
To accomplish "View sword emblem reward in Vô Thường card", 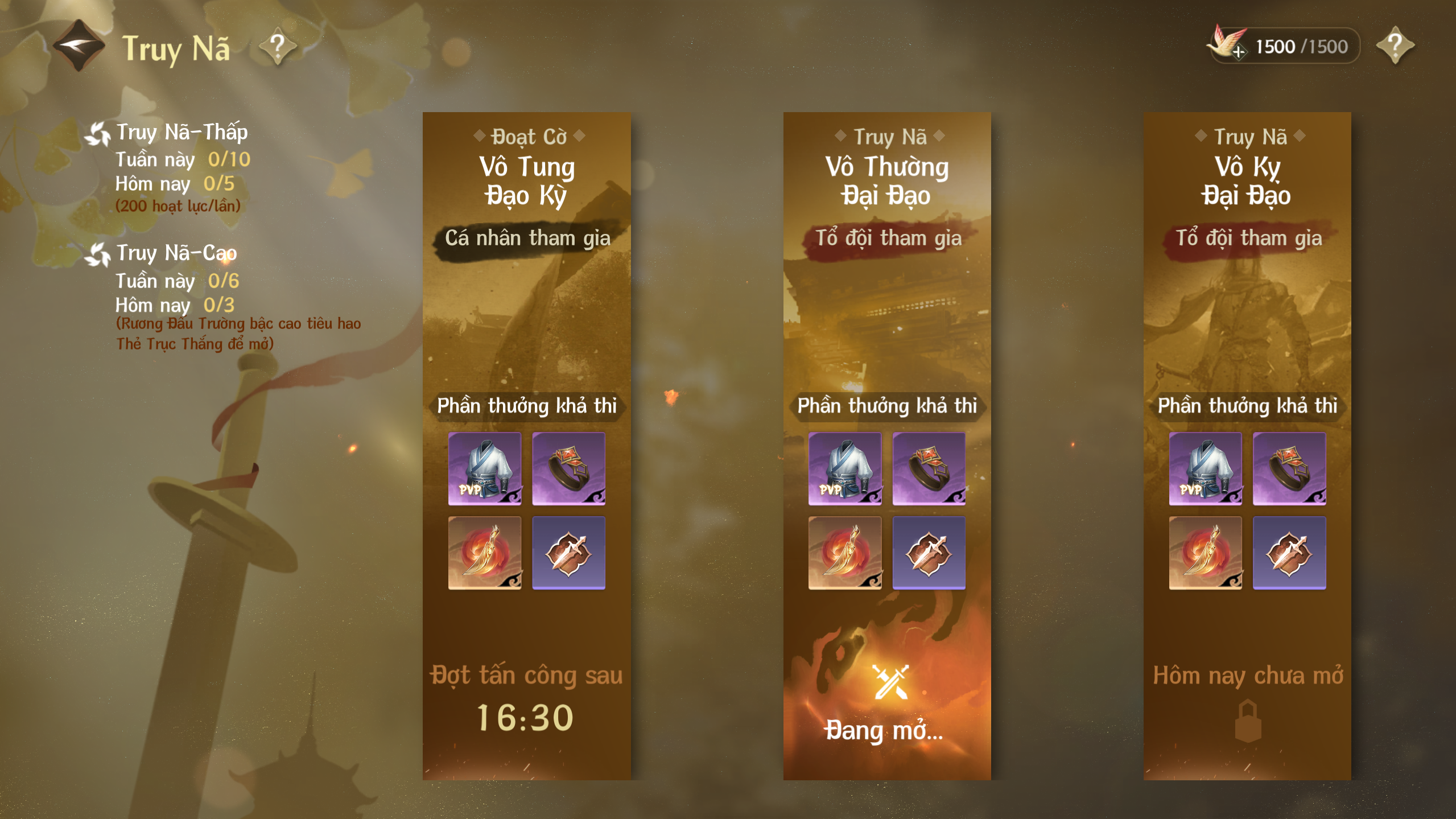I will 929,553.
